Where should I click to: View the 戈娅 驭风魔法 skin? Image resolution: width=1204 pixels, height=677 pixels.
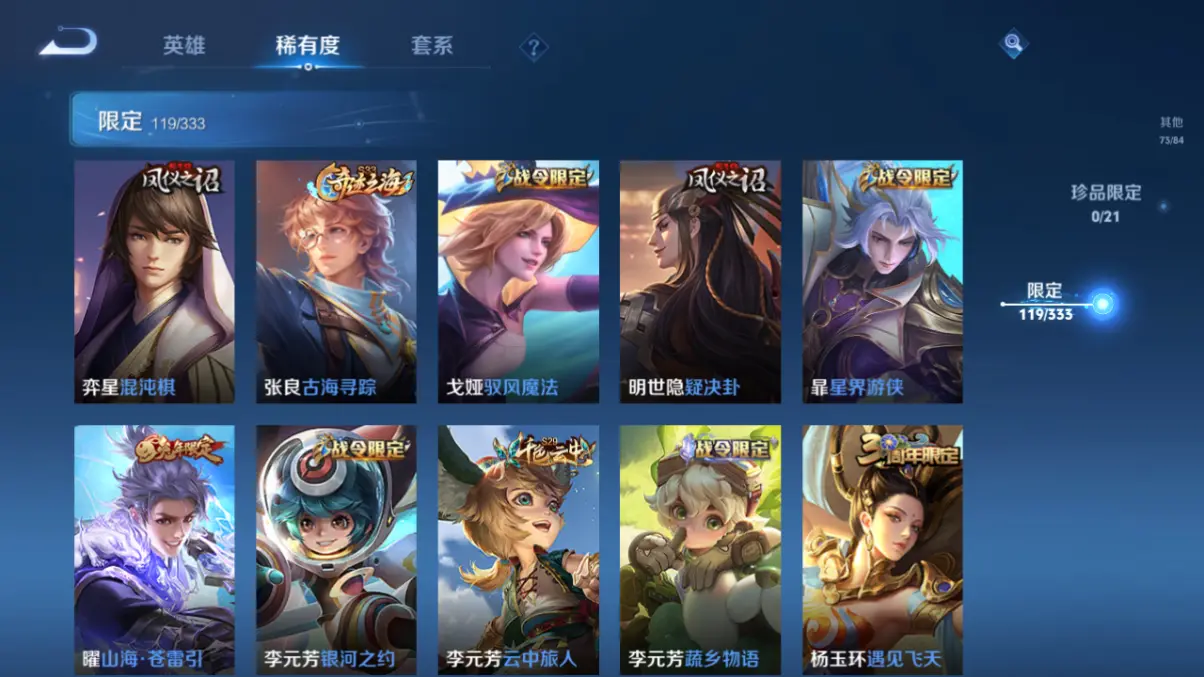[x=518, y=281]
